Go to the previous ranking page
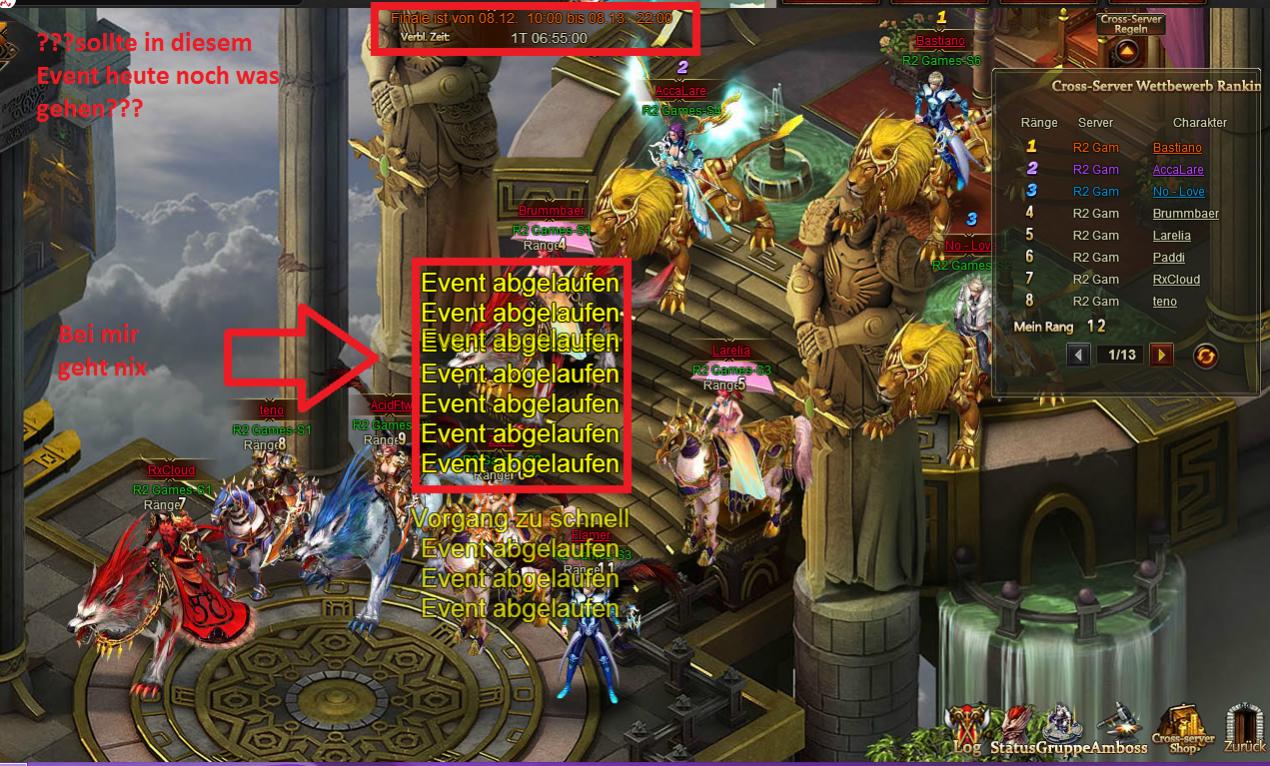Screen dimensions: 1270x766 1078,355
